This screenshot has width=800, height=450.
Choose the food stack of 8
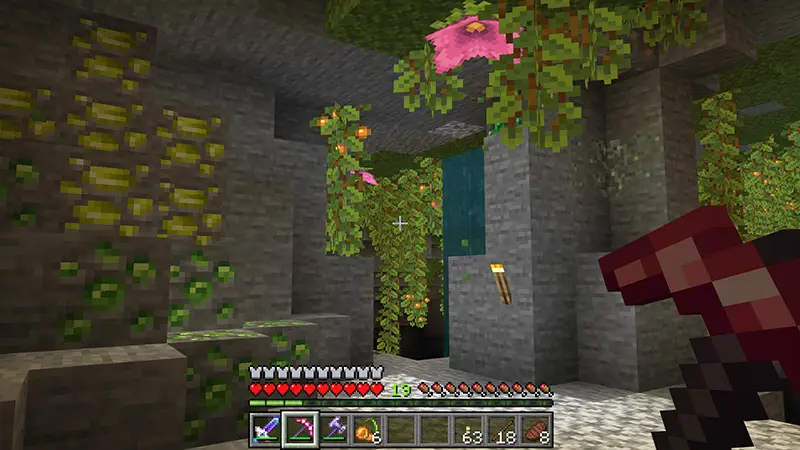[x=537, y=429]
